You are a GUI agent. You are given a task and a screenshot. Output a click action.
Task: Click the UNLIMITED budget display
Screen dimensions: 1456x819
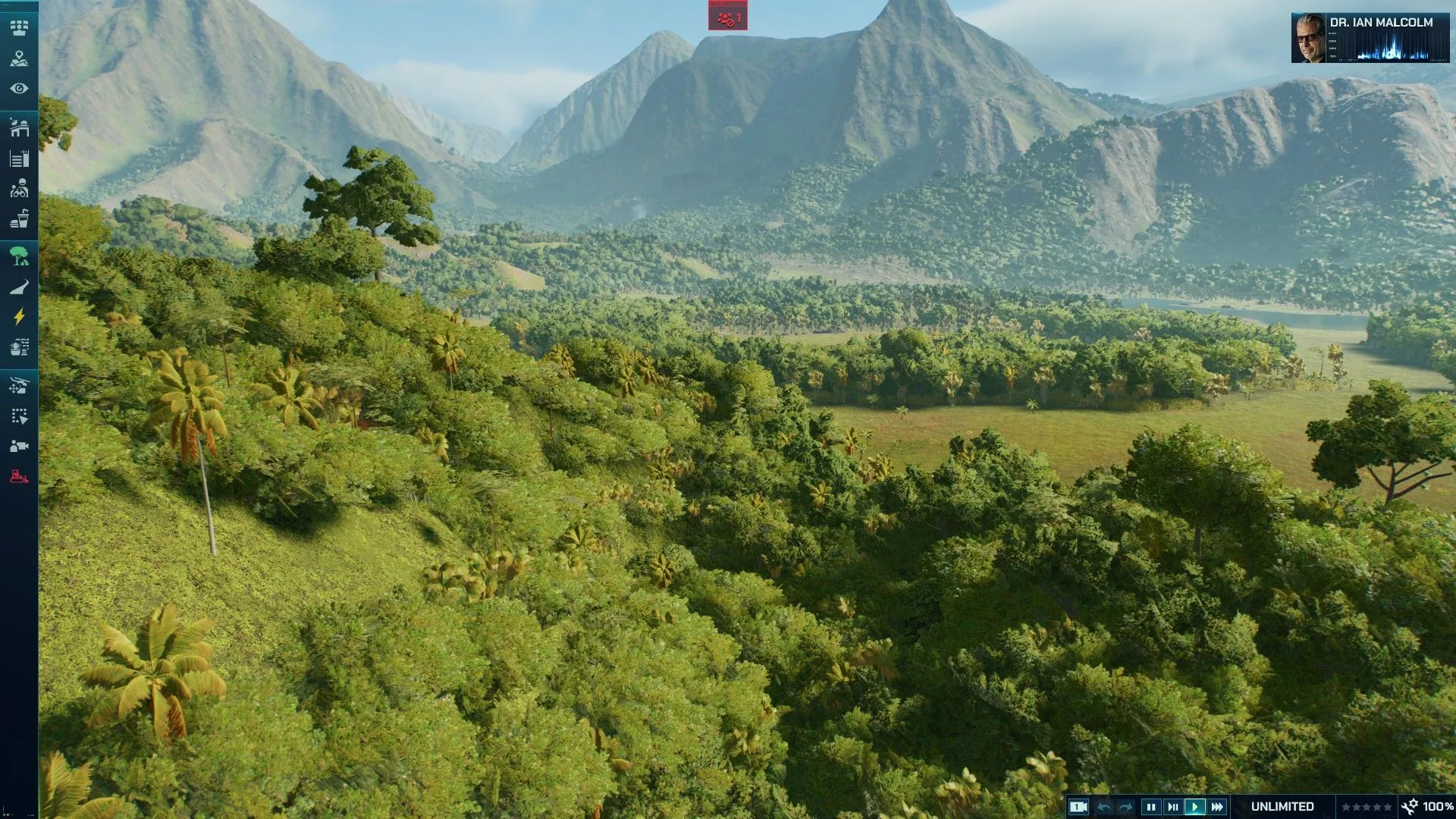coord(1282,806)
